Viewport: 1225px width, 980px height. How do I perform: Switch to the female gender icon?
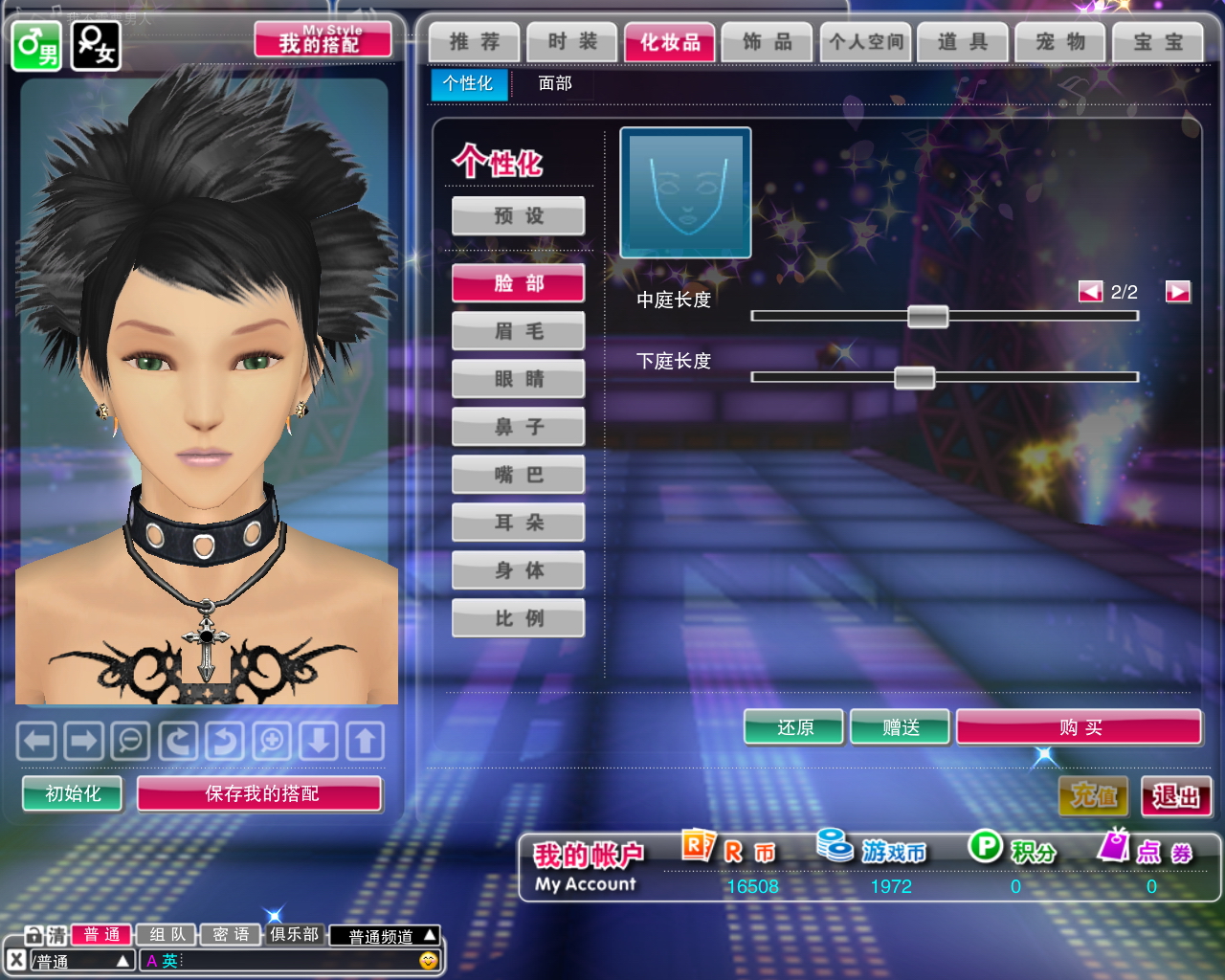click(96, 45)
